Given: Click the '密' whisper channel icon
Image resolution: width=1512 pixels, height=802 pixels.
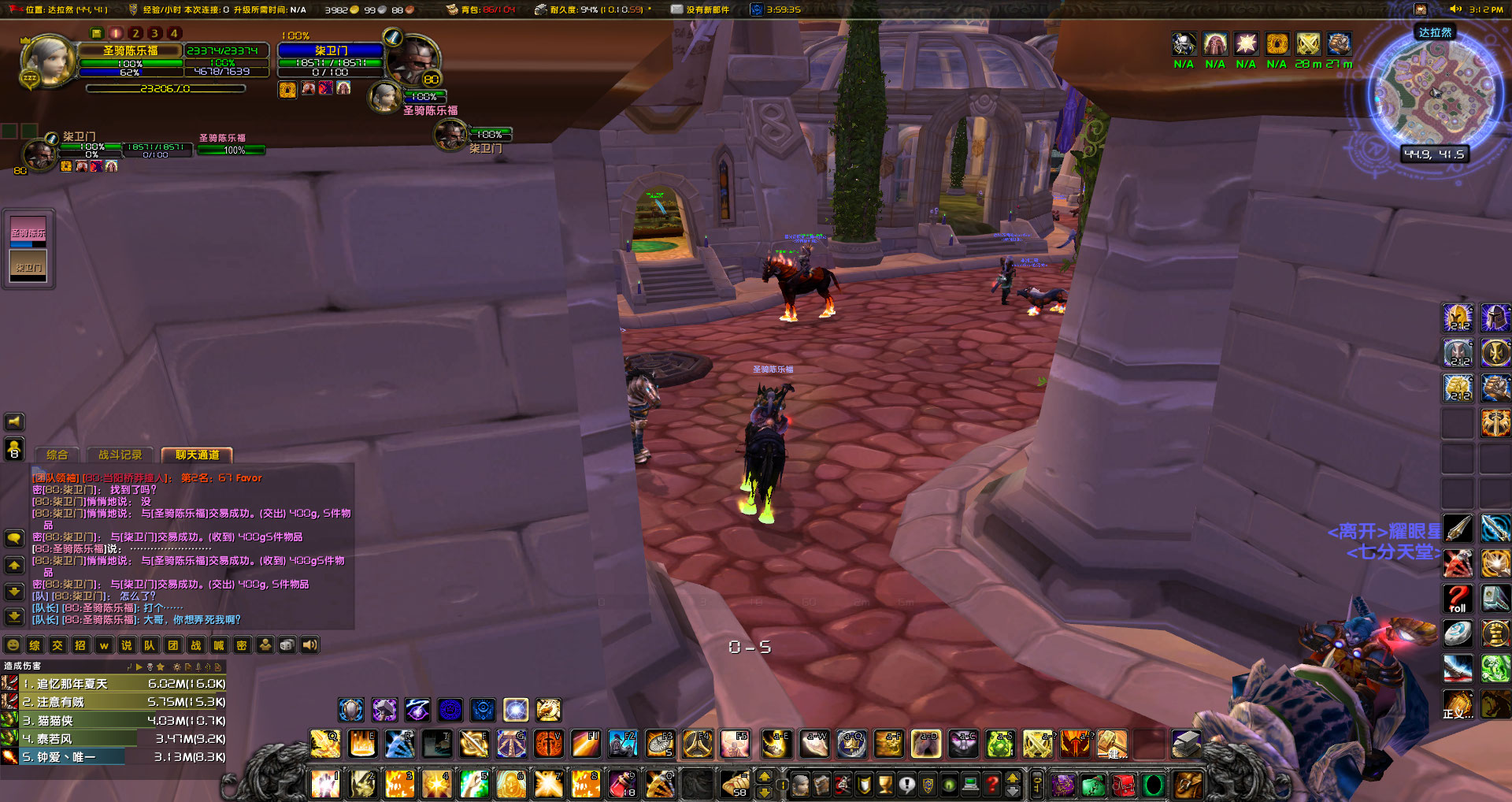Looking at the screenshot, I should coord(242,644).
